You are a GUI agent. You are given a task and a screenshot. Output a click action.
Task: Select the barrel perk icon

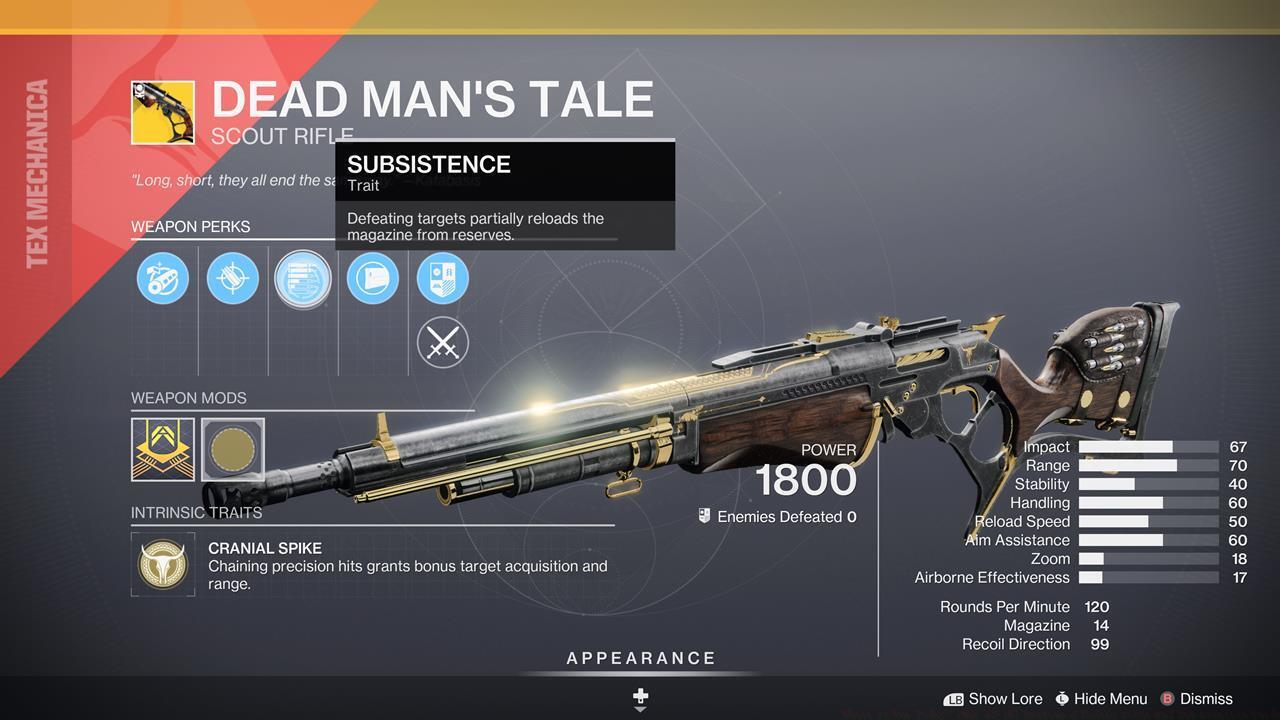tap(163, 278)
